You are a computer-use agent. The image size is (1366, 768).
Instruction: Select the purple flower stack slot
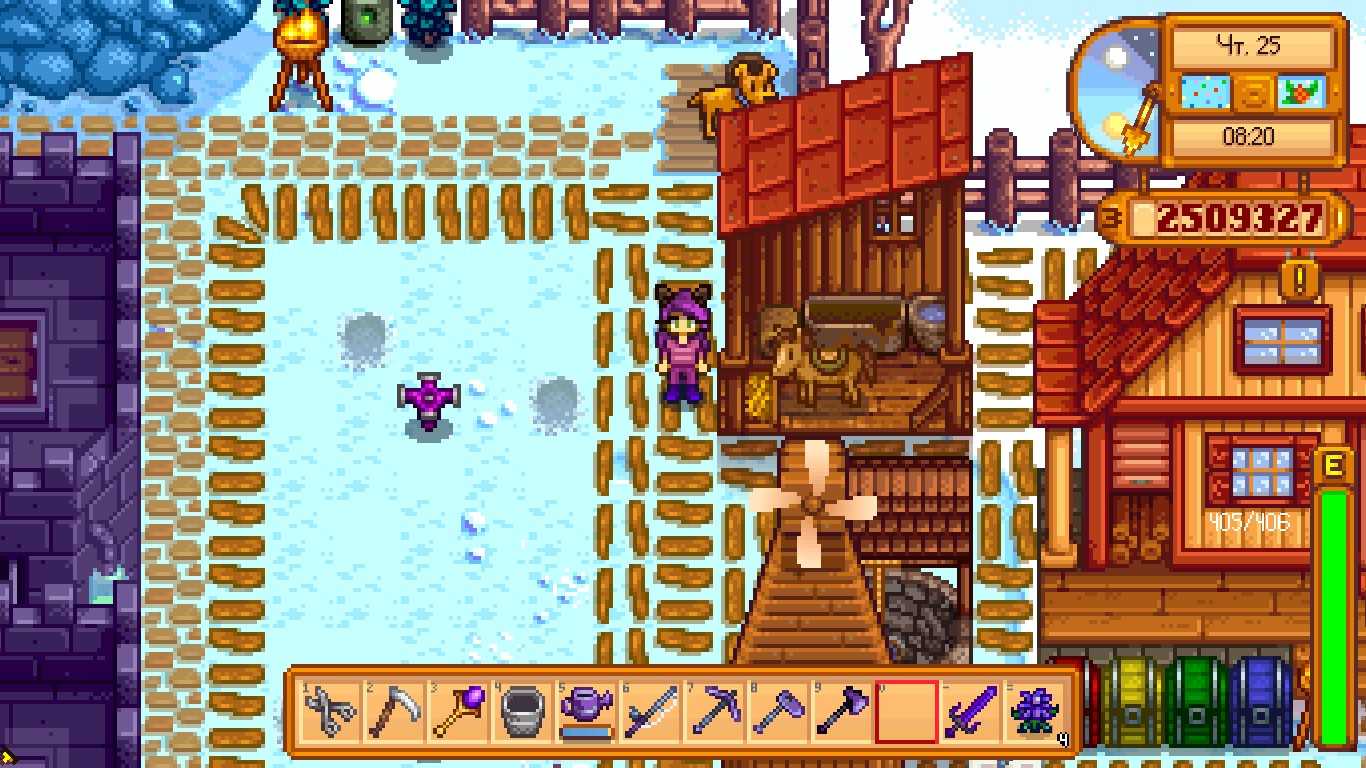click(x=1033, y=711)
